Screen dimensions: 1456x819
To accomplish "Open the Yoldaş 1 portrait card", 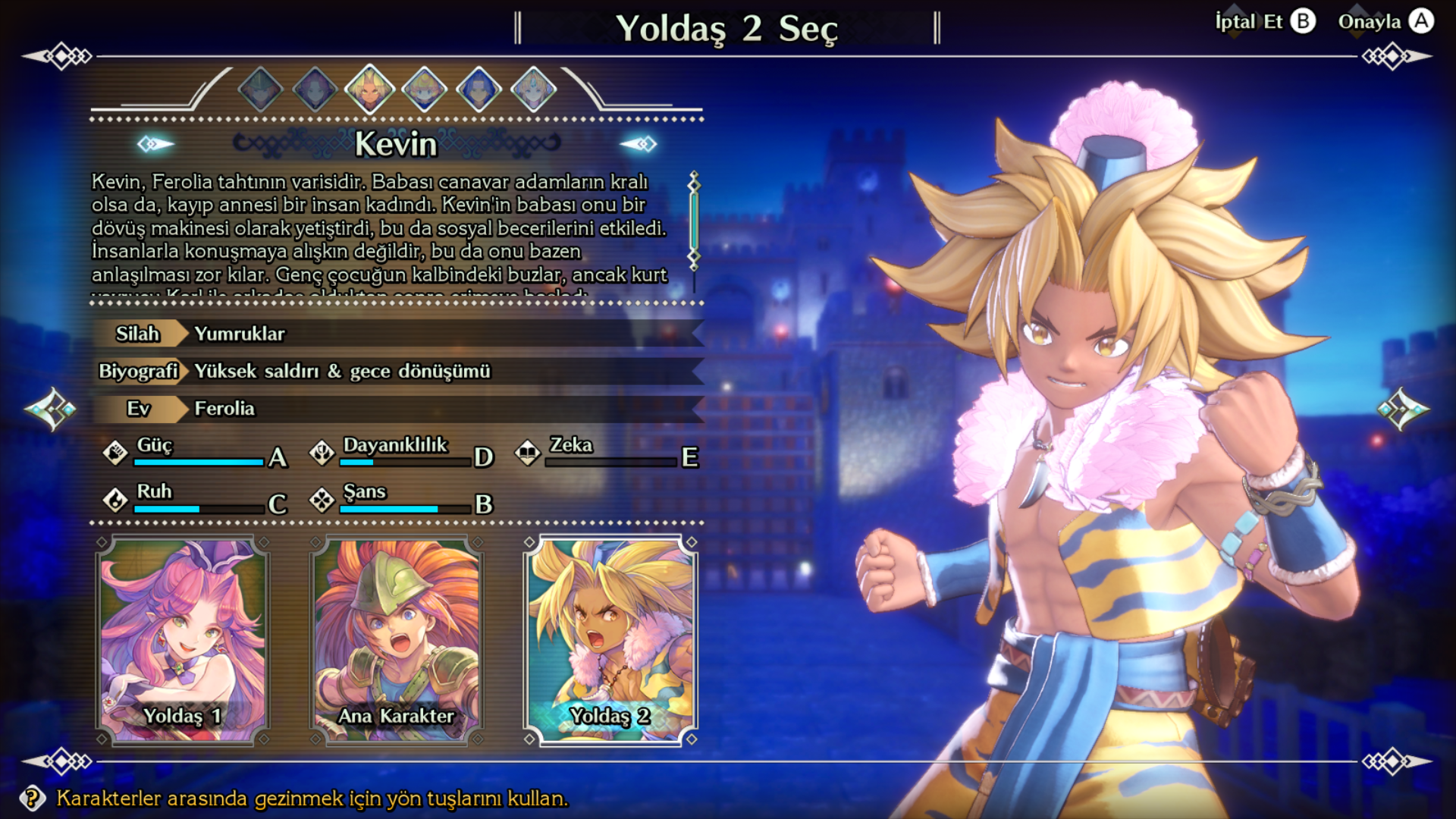I will click(x=183, y=641).
